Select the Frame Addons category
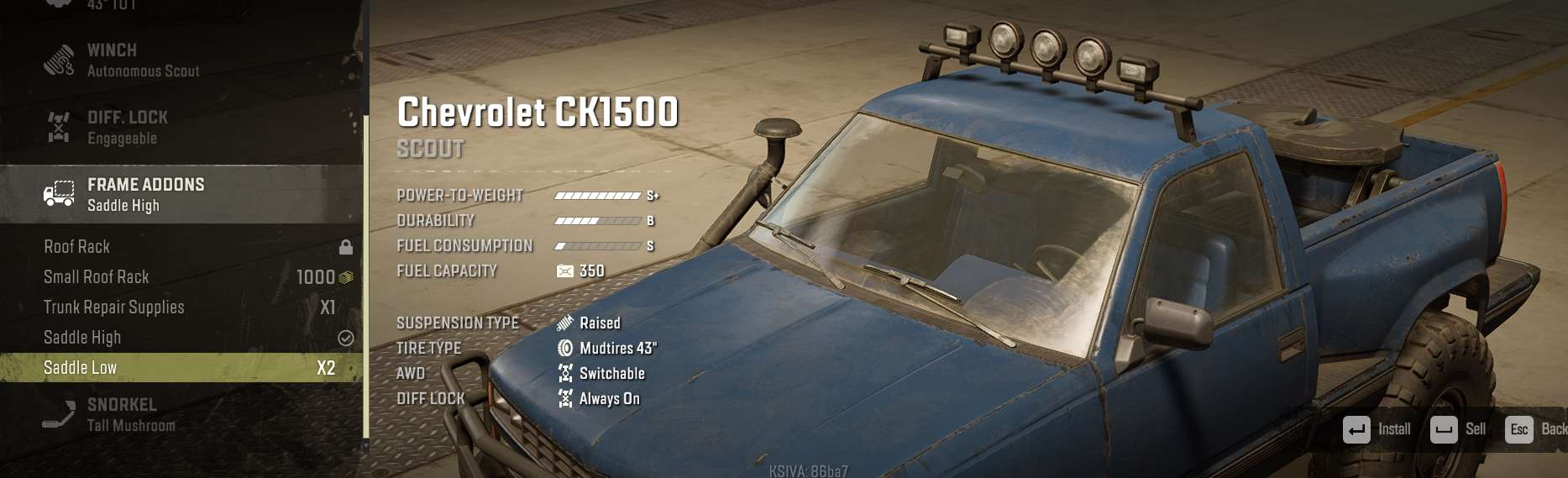 pyautogui.click(x=145, y=194)
